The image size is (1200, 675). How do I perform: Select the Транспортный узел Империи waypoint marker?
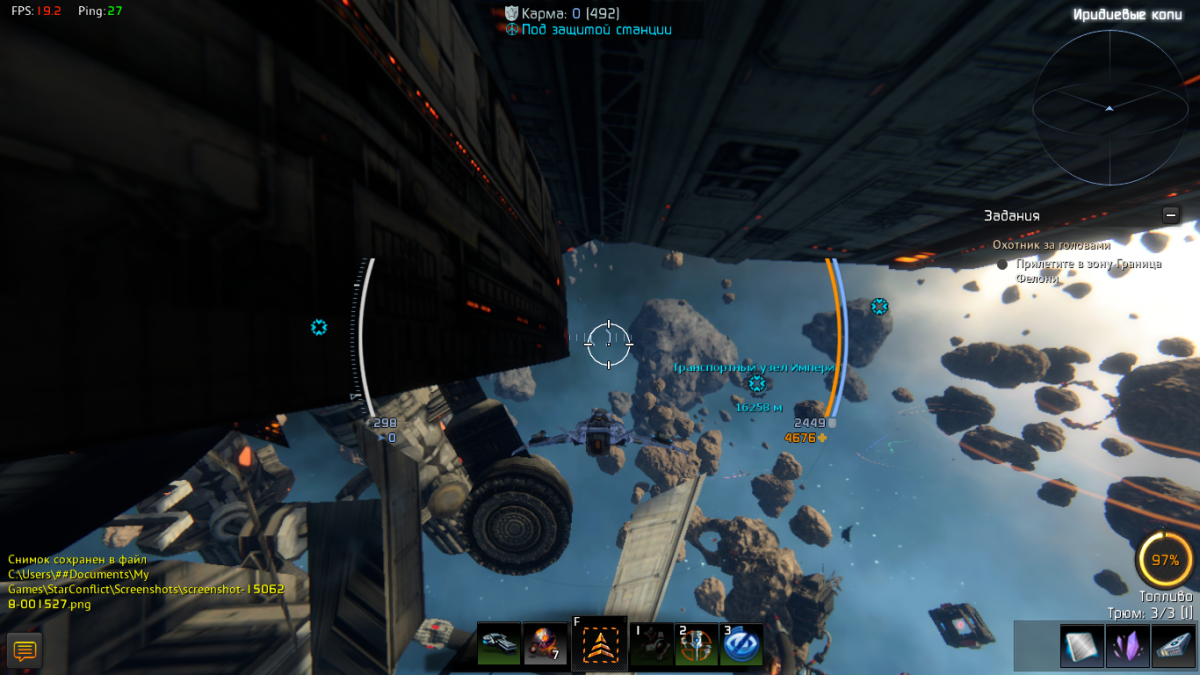coord(757,383)
